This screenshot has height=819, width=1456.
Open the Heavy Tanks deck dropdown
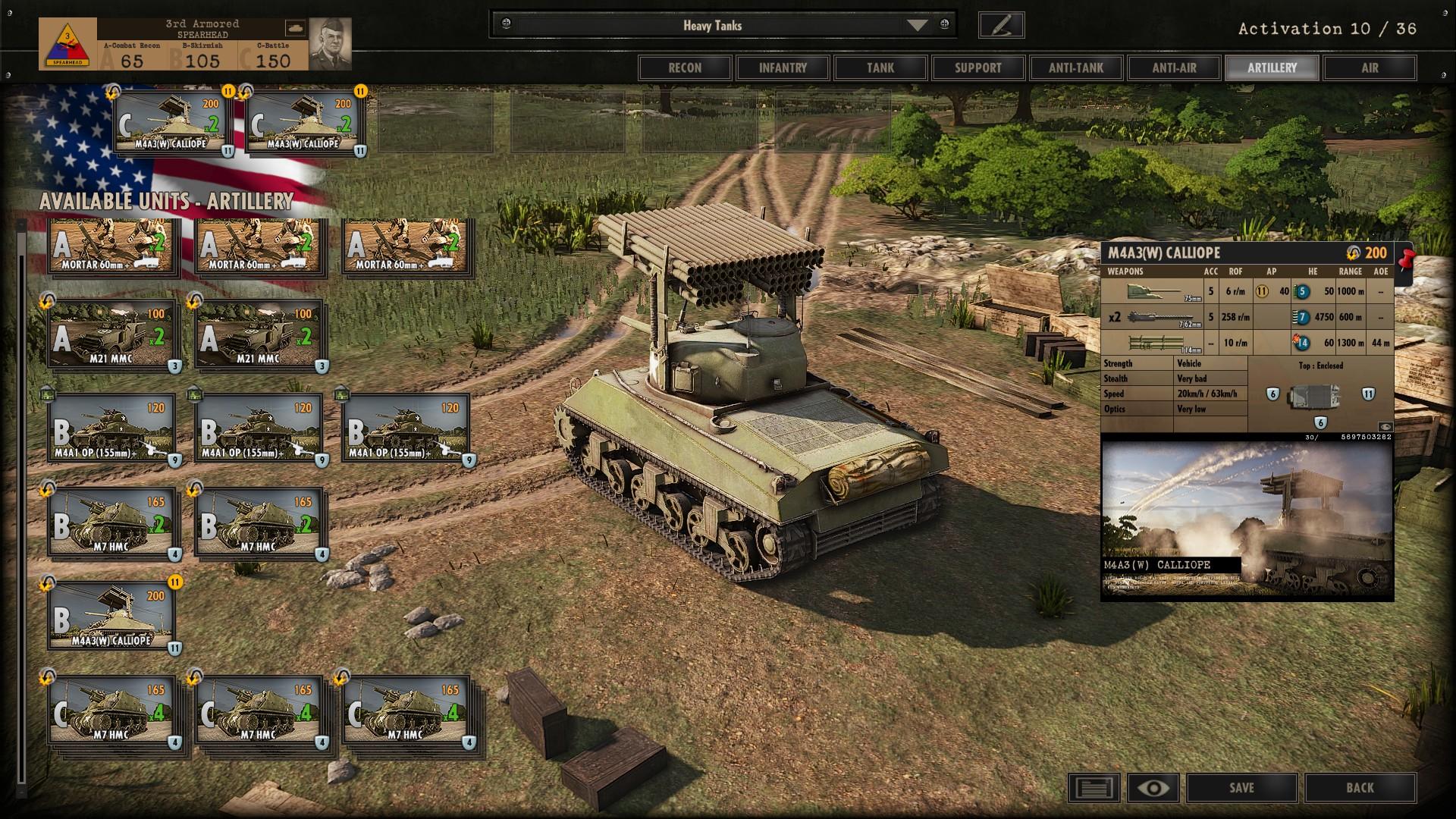(x=917, y=25)
